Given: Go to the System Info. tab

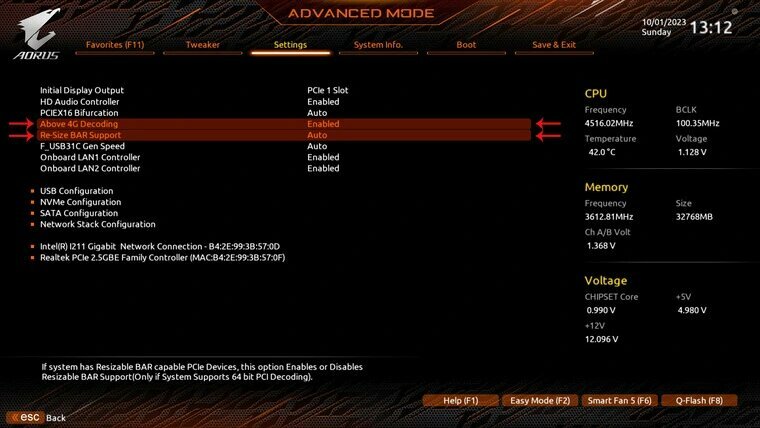Looking at the screenshot, I should click(x=378, y=45).
